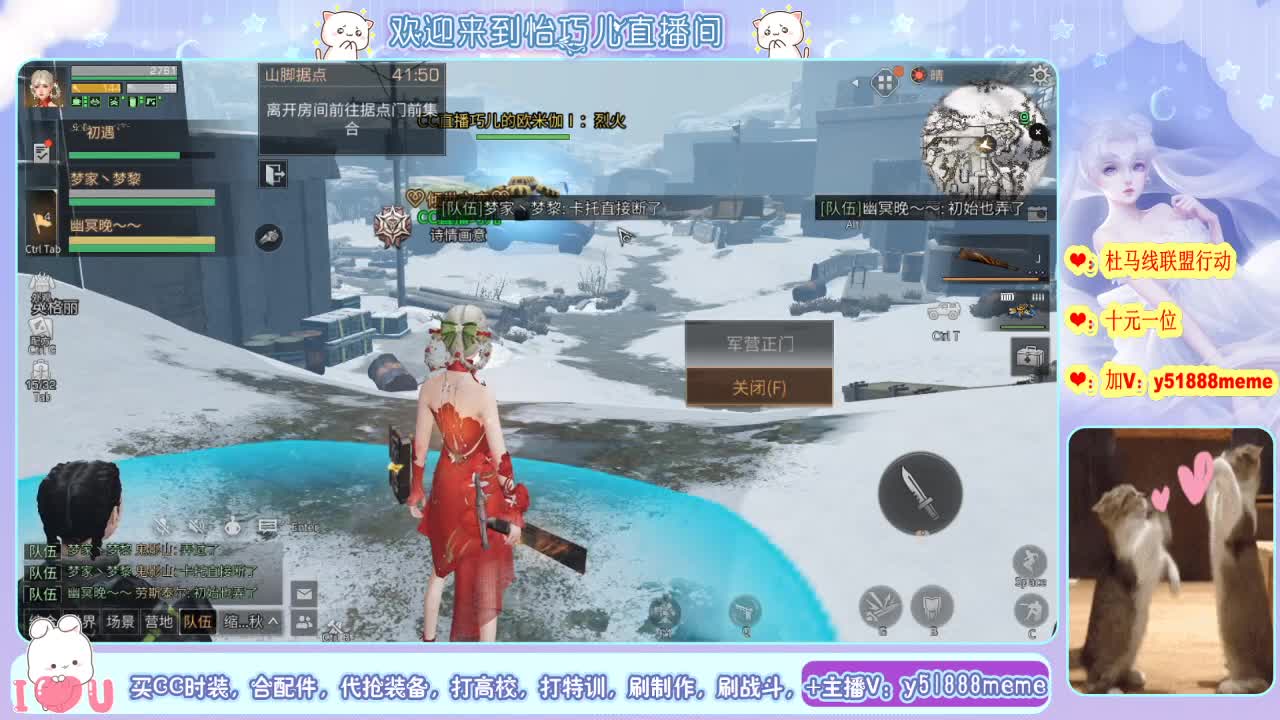Select the 军营正门 interaction option
This screenshot has height=720, width=1280.
point(759,345)
